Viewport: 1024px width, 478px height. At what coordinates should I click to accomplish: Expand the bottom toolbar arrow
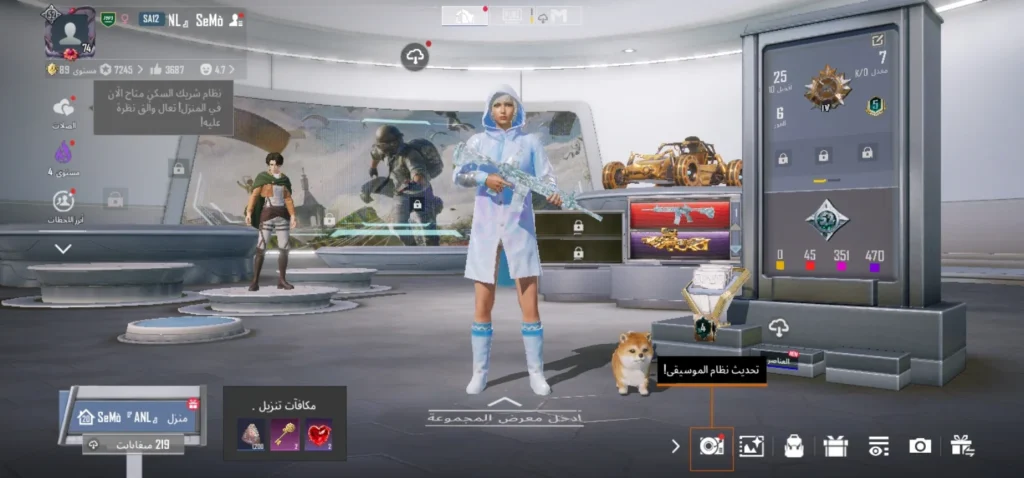coord(676,446)
